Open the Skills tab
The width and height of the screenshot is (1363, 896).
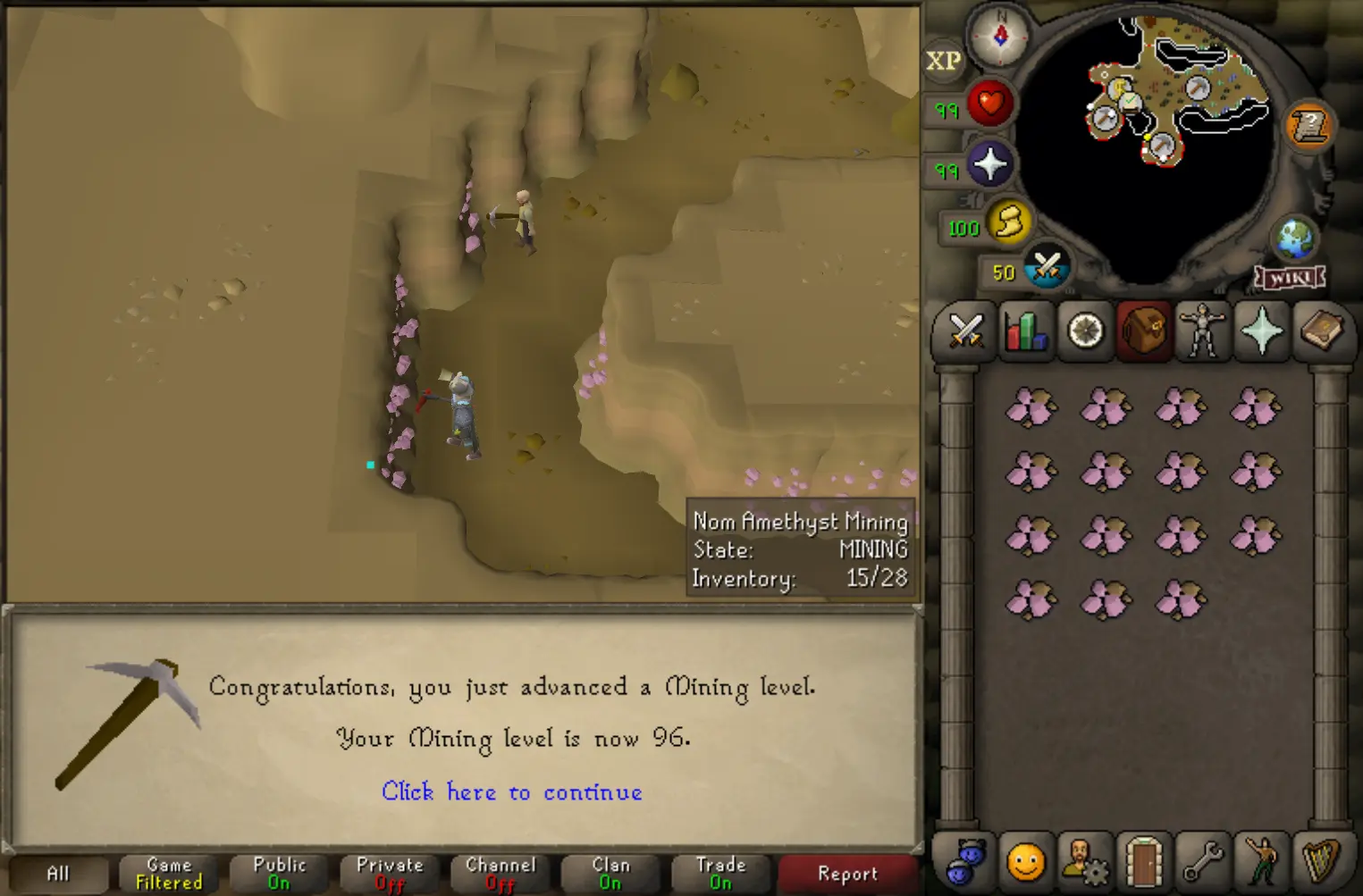coord(1025,331)
